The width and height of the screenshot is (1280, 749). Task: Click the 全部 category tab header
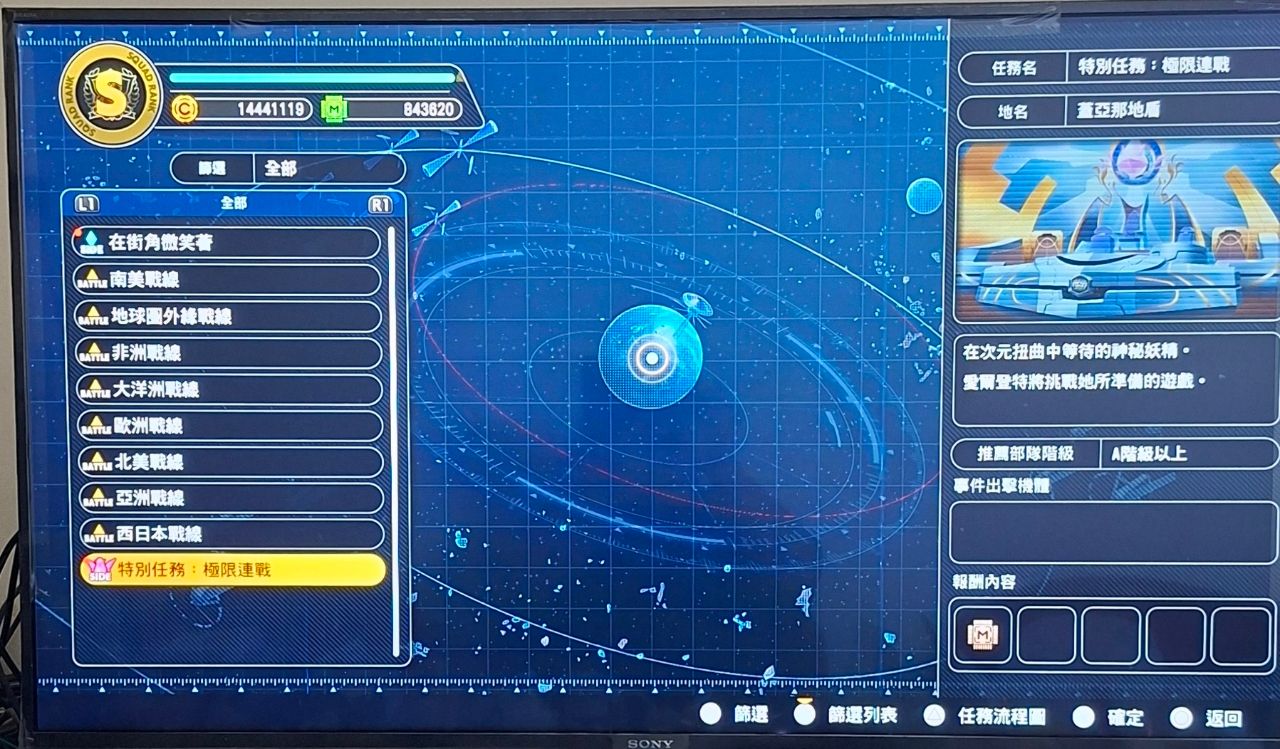point(233,203)
